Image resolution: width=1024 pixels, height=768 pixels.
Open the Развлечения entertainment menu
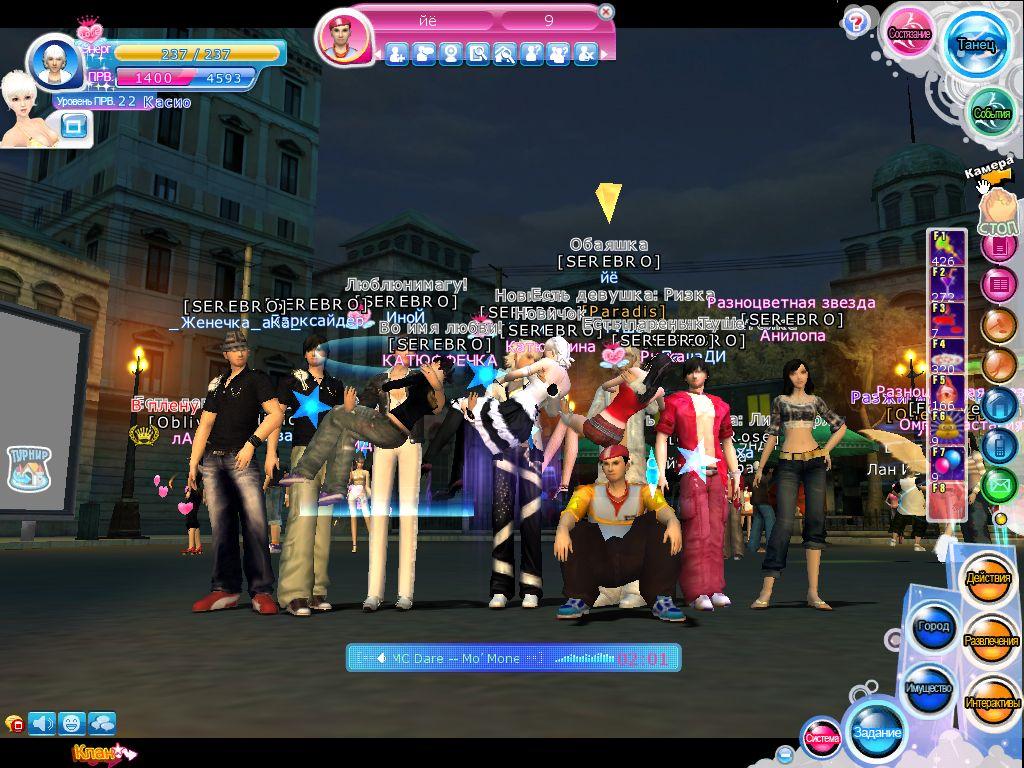pos(991,641)
